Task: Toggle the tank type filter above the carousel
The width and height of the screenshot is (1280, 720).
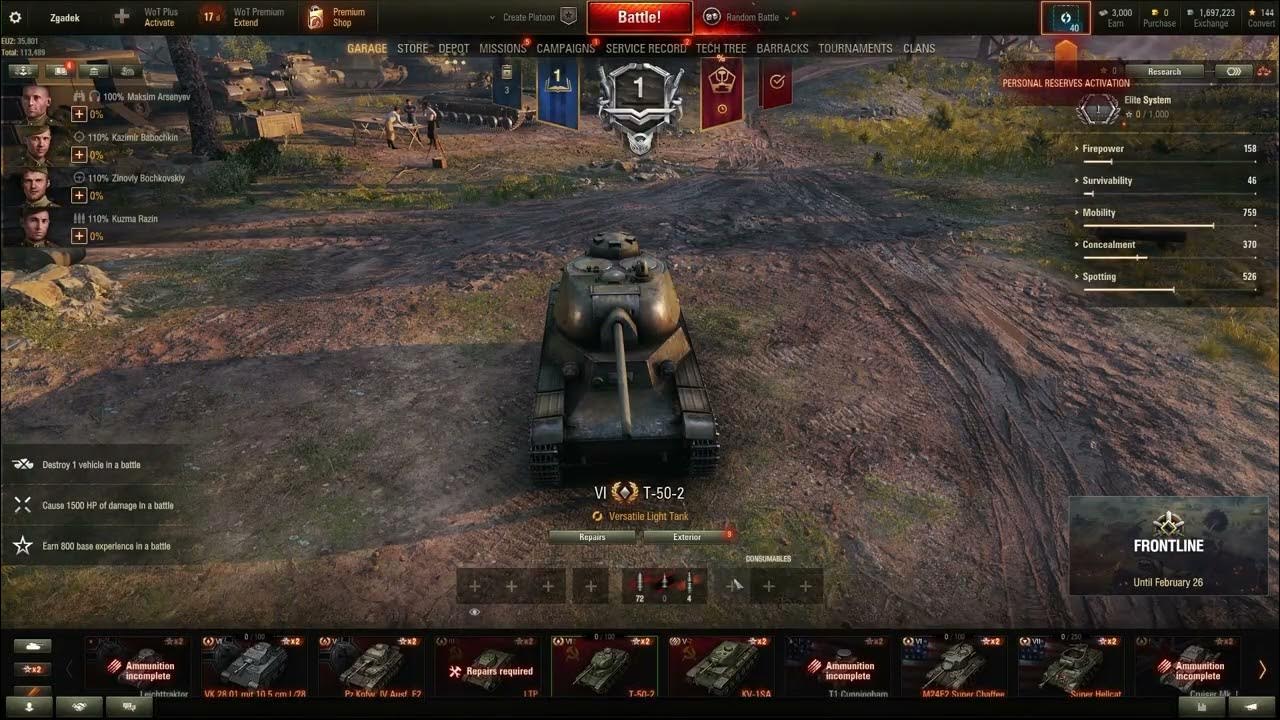Action: tap(33, 646)
